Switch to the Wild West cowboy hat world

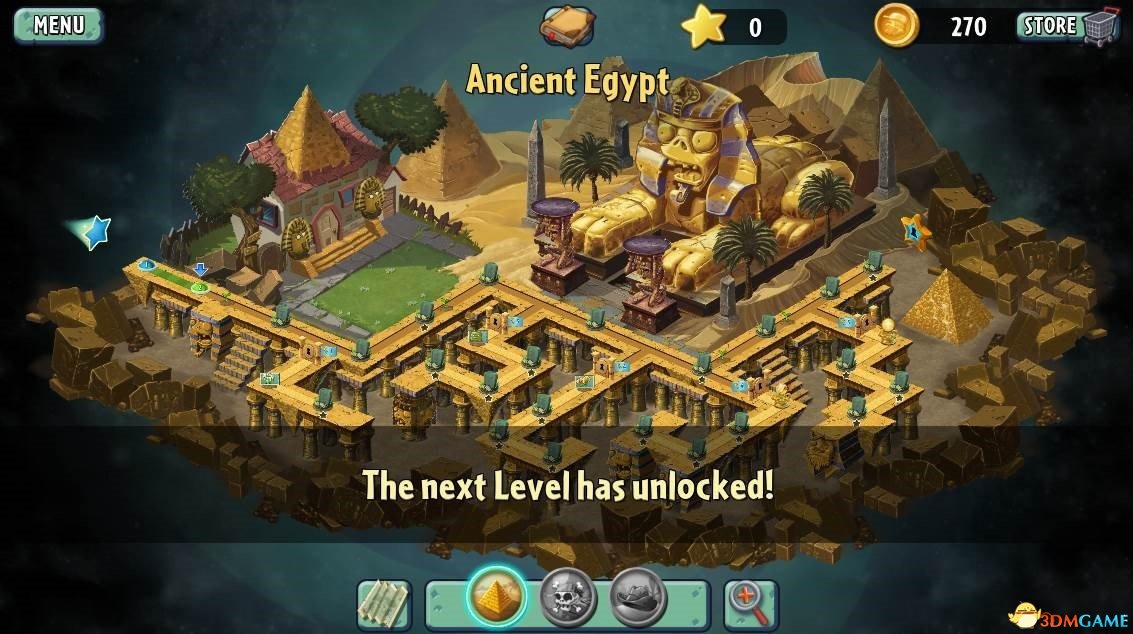click(x=638, y=598)
